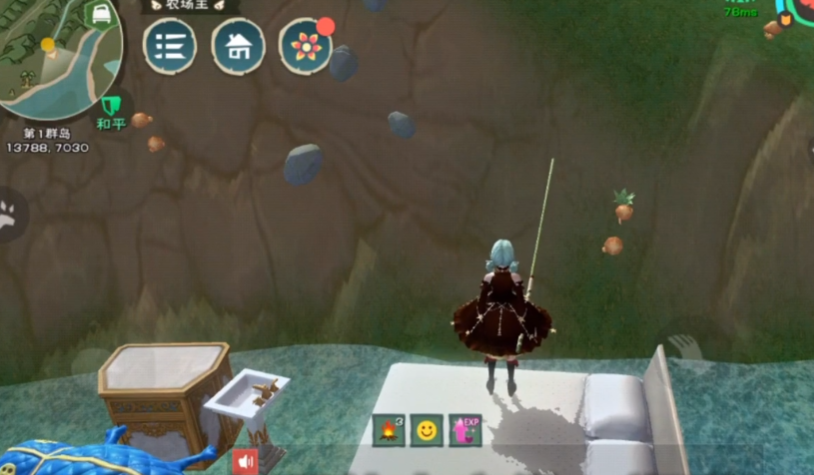This screenshot has height=475, width=814.
Task: Tap the paw print pet button
Action: [x=8, y=213]
